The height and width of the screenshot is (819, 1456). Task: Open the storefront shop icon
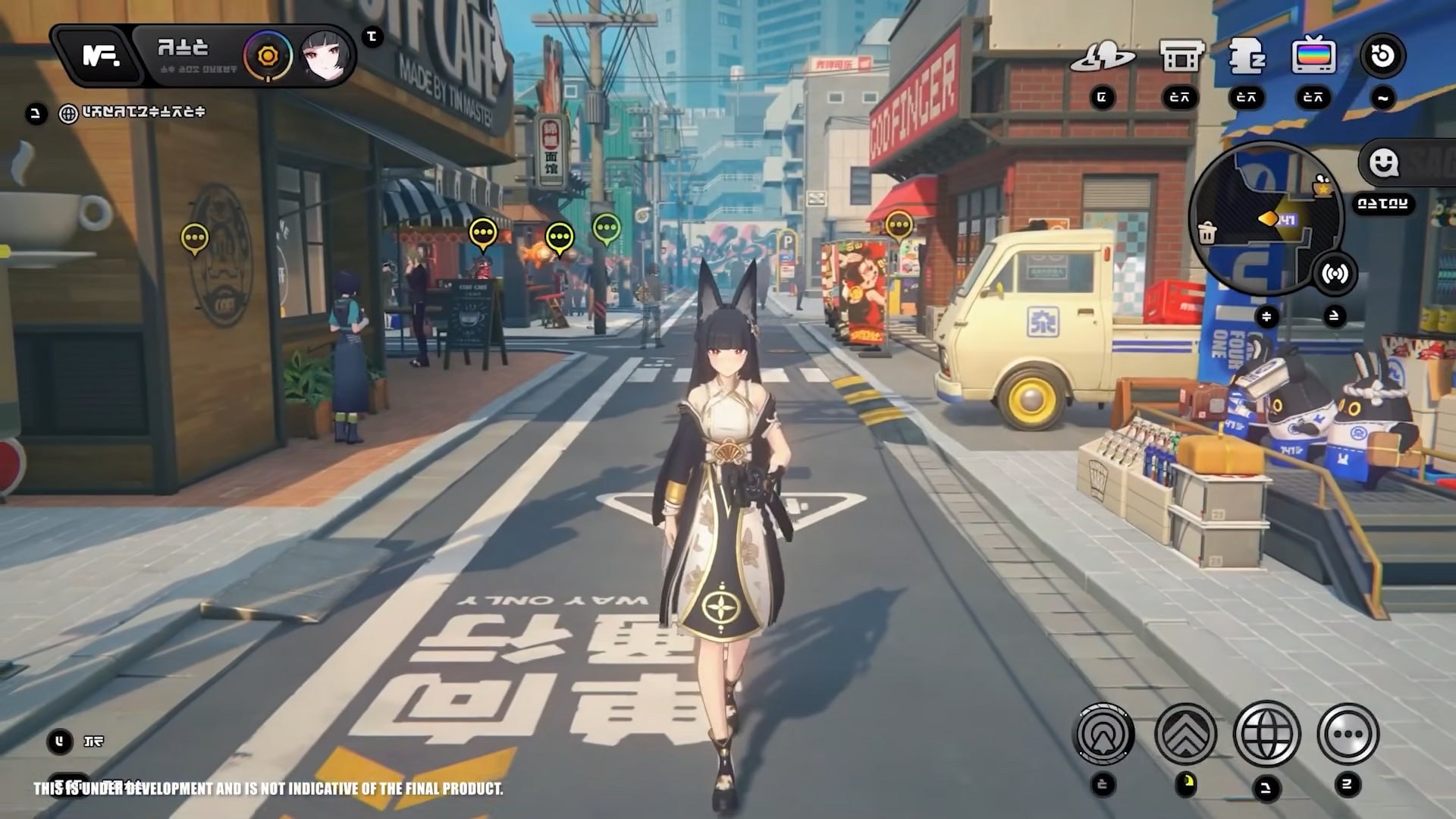point(1181,57)
